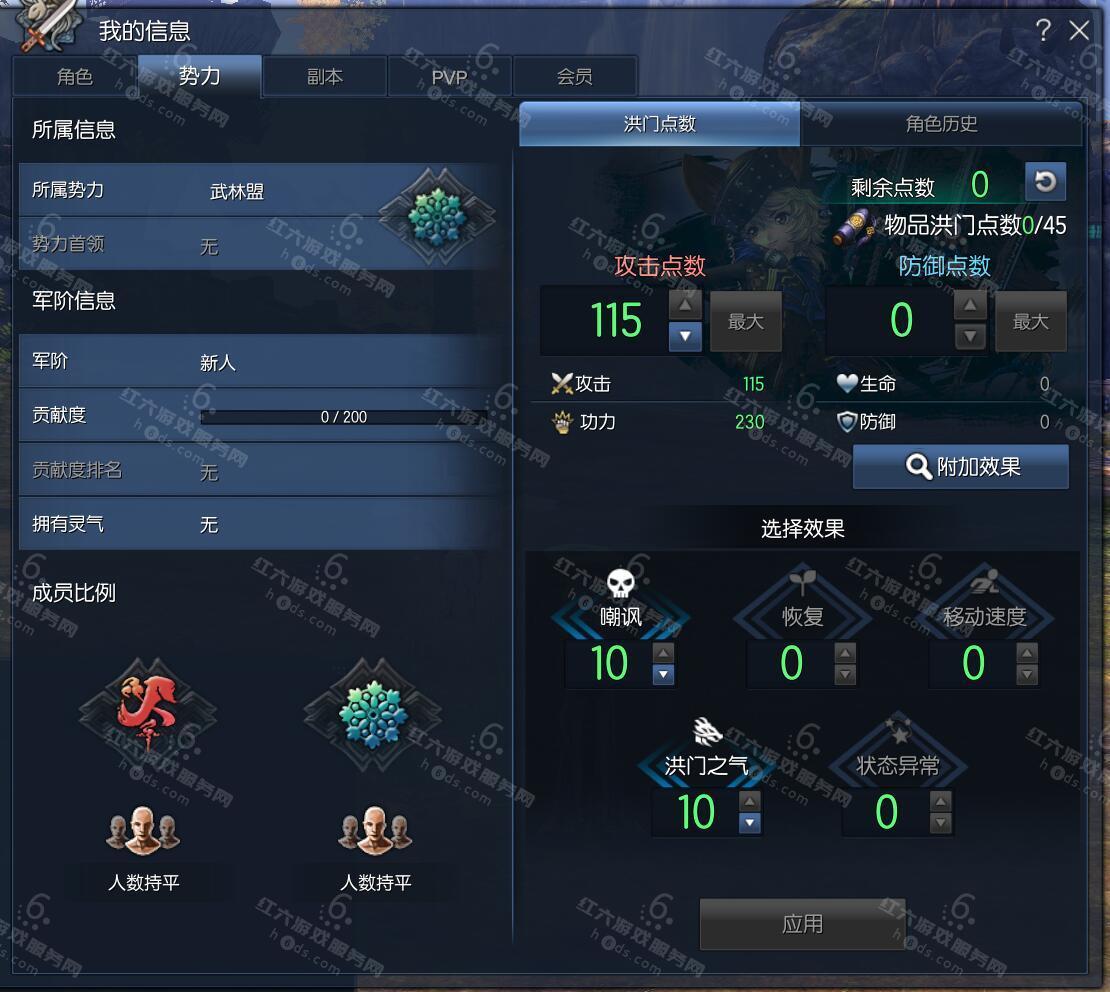Set 防御点数 to 最大

pos(1030,321)
